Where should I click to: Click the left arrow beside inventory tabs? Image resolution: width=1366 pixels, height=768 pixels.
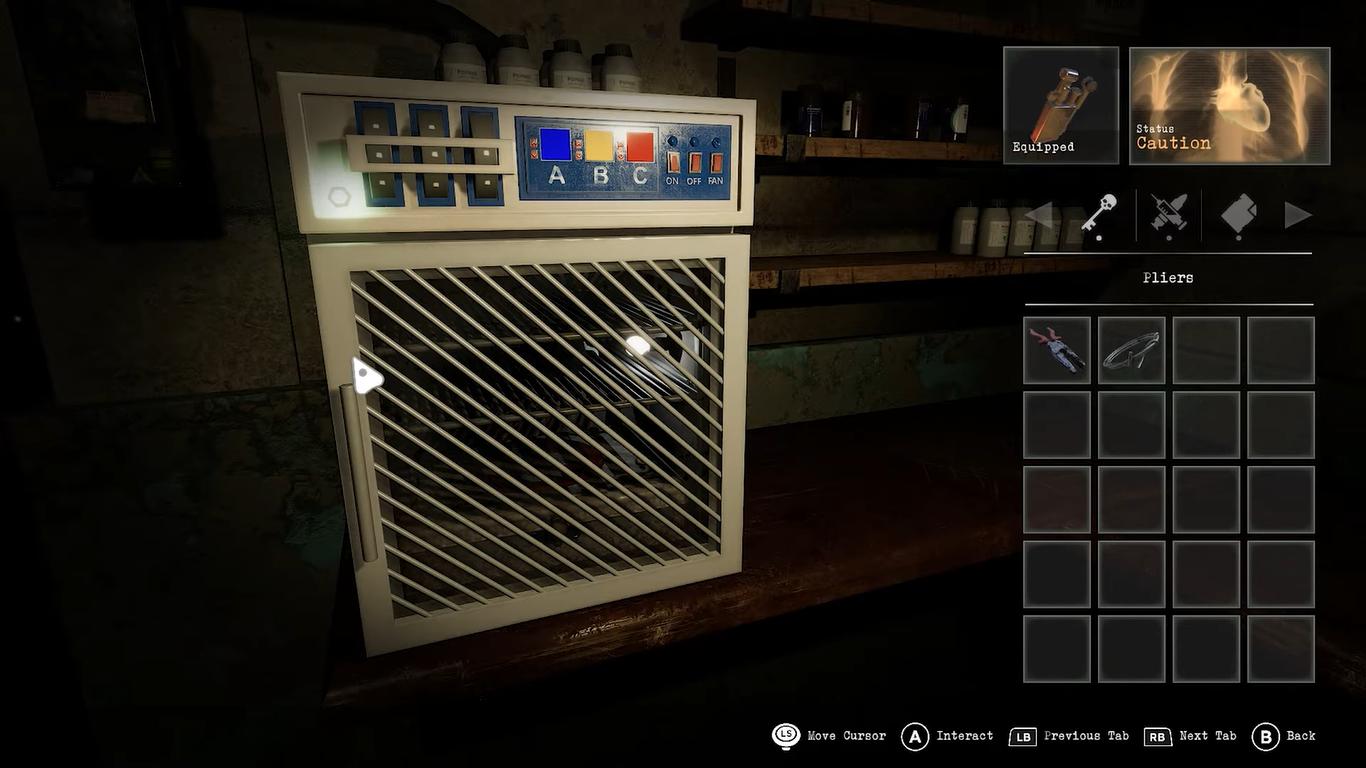(1039, 215)
